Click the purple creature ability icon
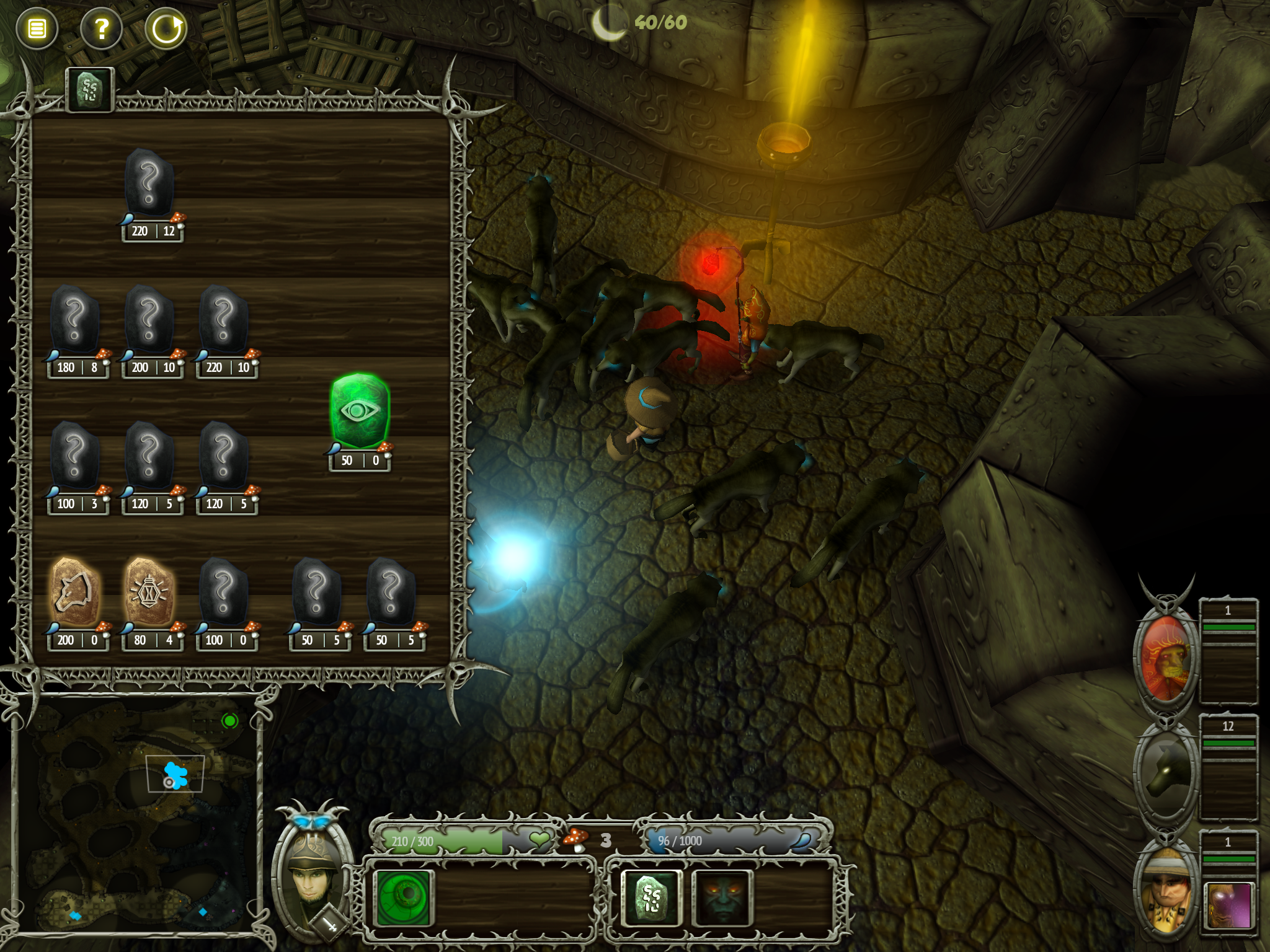 [1229, 906]
